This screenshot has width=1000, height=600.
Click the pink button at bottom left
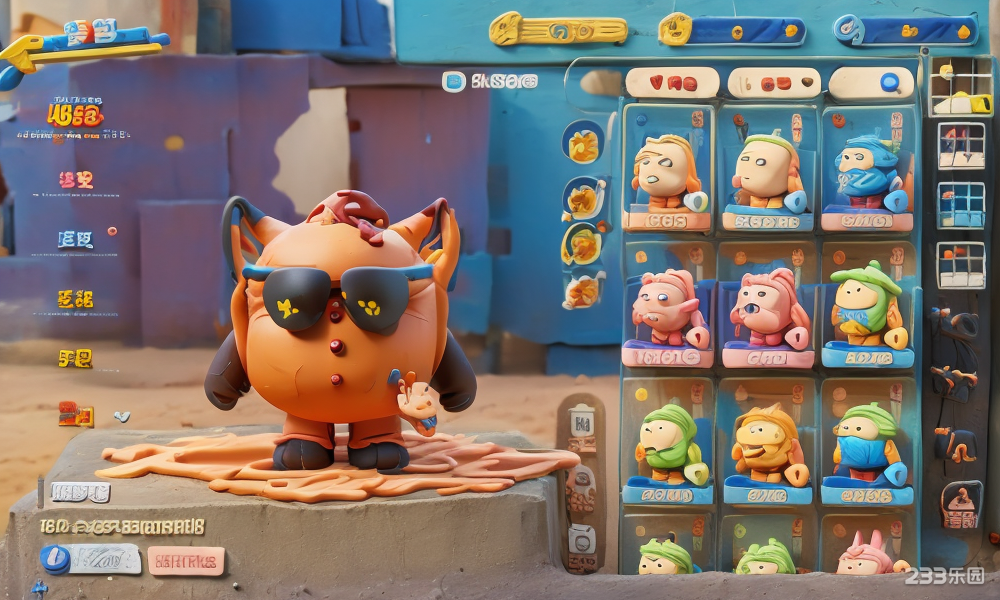[186, 561]
